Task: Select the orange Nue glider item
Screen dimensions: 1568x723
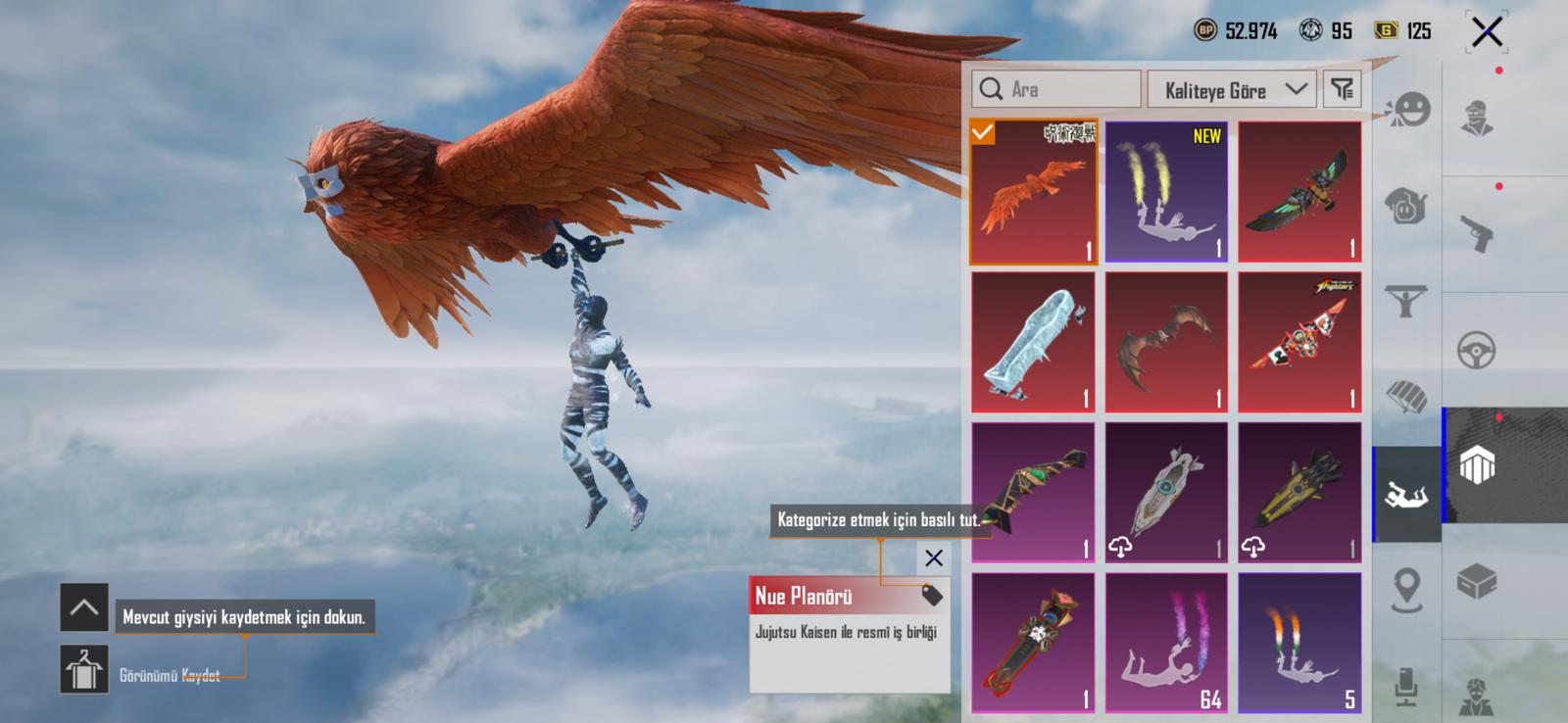Action: click(x=1034, y=193)
